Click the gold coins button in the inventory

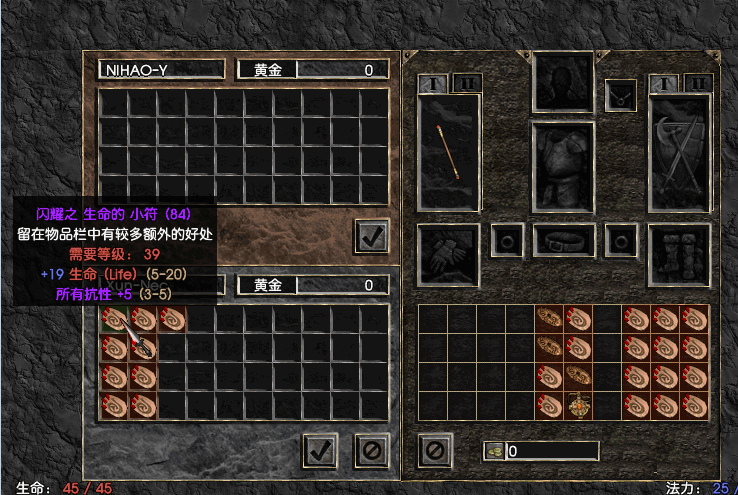click(492, 451)
